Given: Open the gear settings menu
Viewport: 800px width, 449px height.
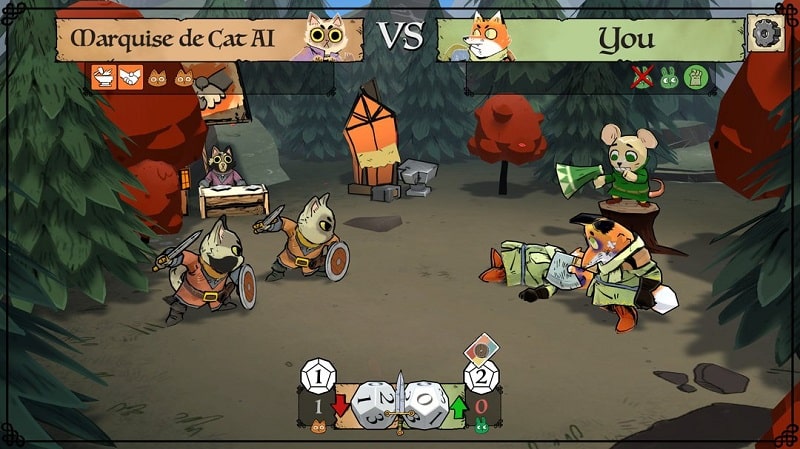Looking at the screenshot, I should (764, 34).
